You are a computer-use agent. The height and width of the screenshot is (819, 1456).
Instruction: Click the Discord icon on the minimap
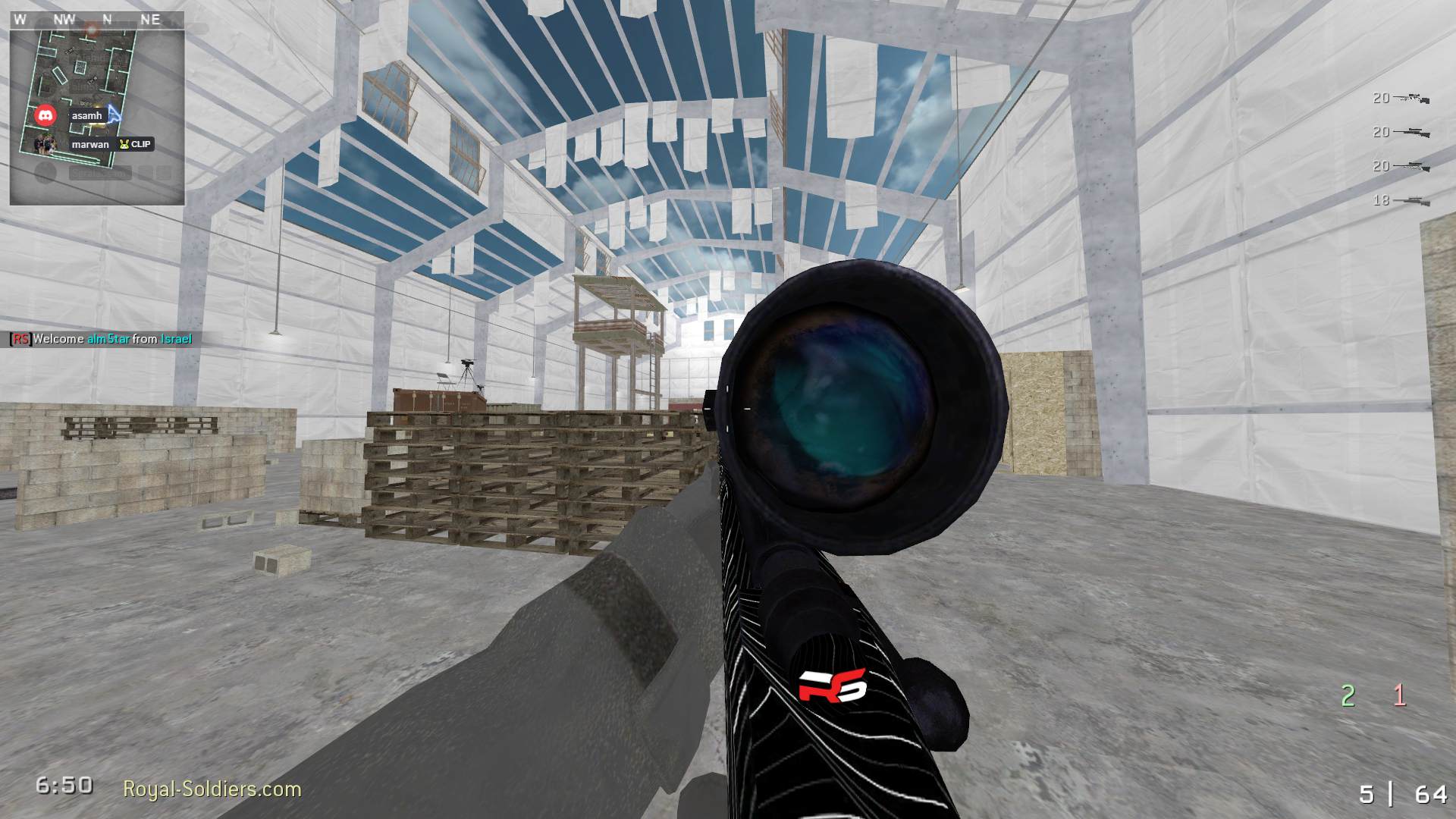[x=46, y=114]
